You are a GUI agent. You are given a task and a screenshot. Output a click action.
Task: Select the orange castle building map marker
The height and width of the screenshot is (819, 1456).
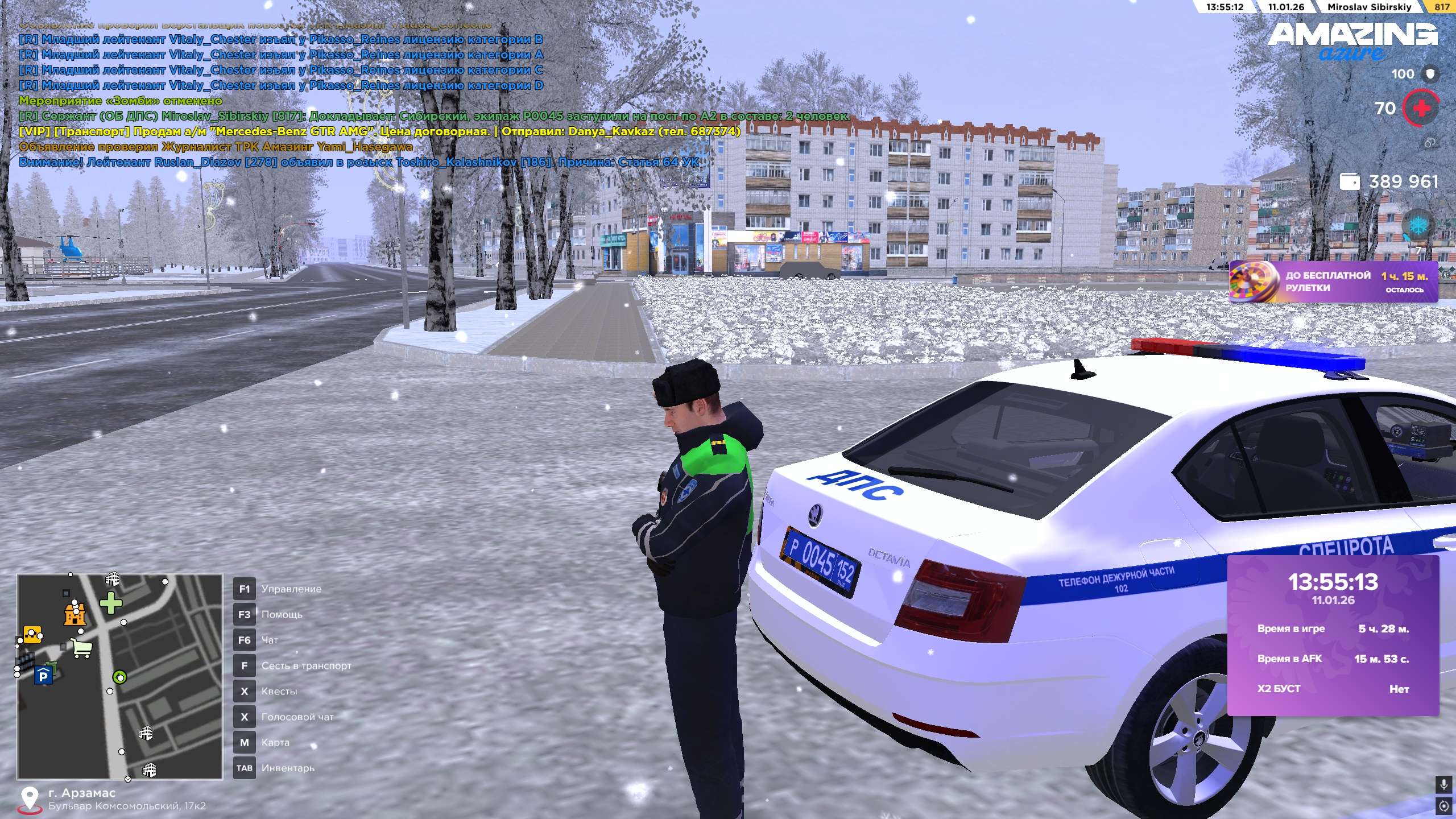tap(75, 614)
